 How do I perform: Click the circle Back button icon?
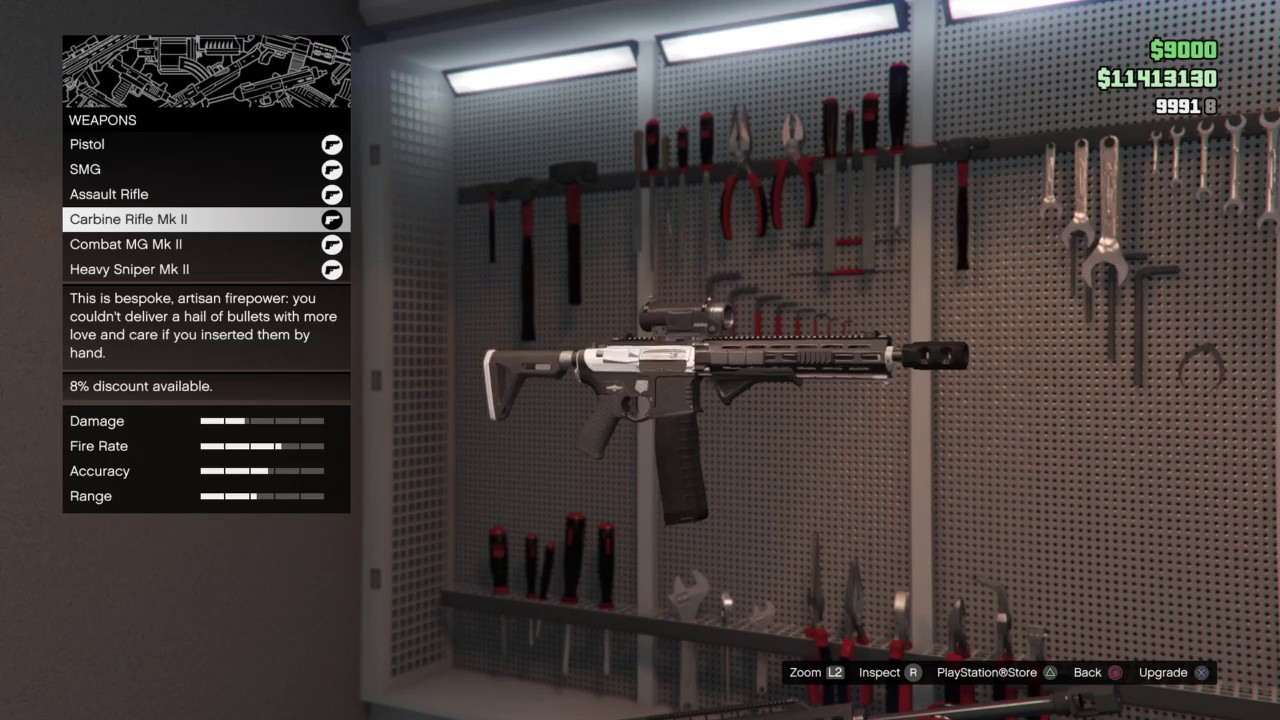1116,672
